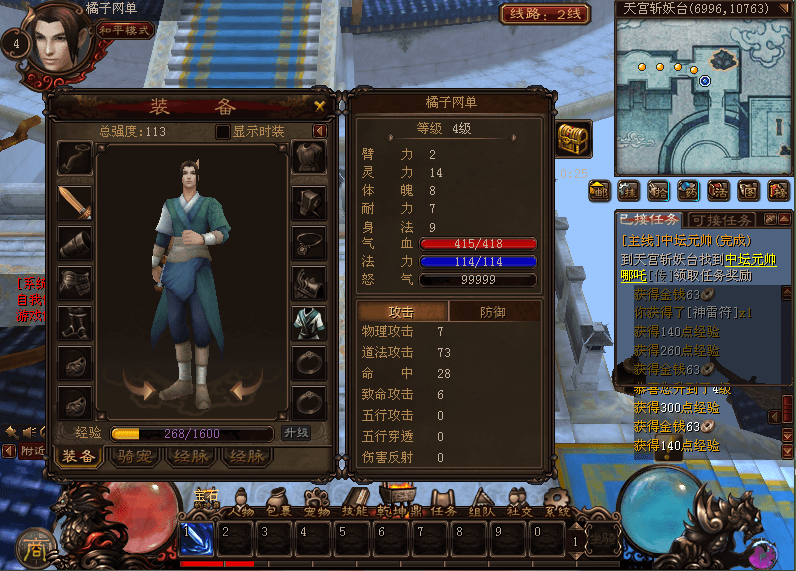
Task: Switch to the 骑宠 mount tab
Action: point(133,456)
